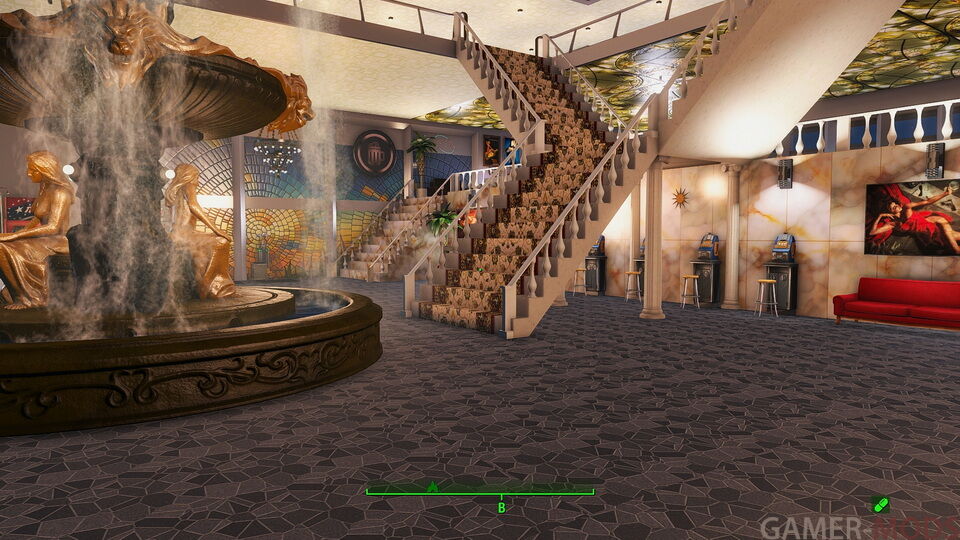This screenshot has height=540, width=960.
Task: Select the triangular marker on the compass
Action: (x=432, y=486)
